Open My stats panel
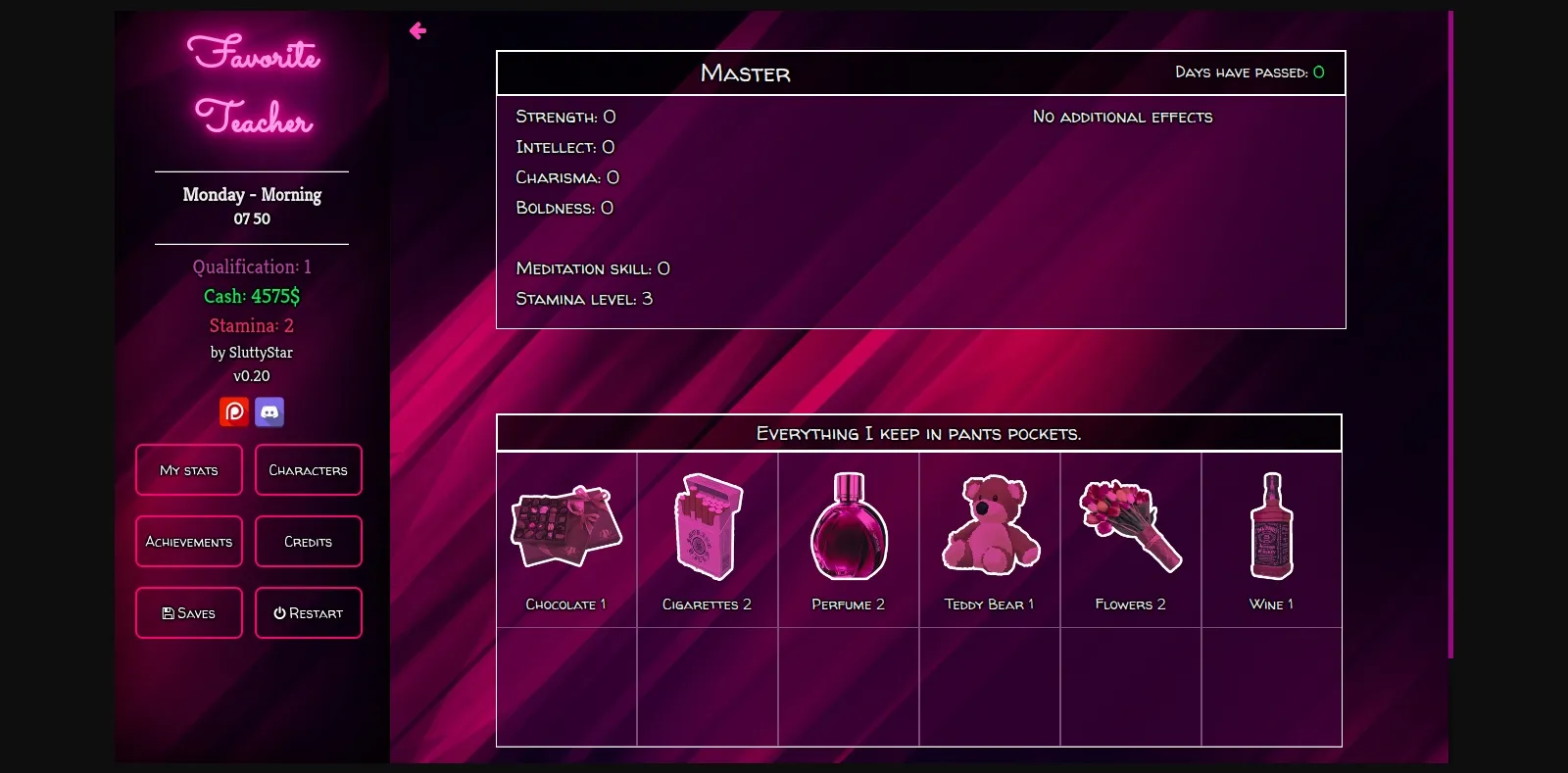This screenshot has height=773, width=1568. [188, 469]
